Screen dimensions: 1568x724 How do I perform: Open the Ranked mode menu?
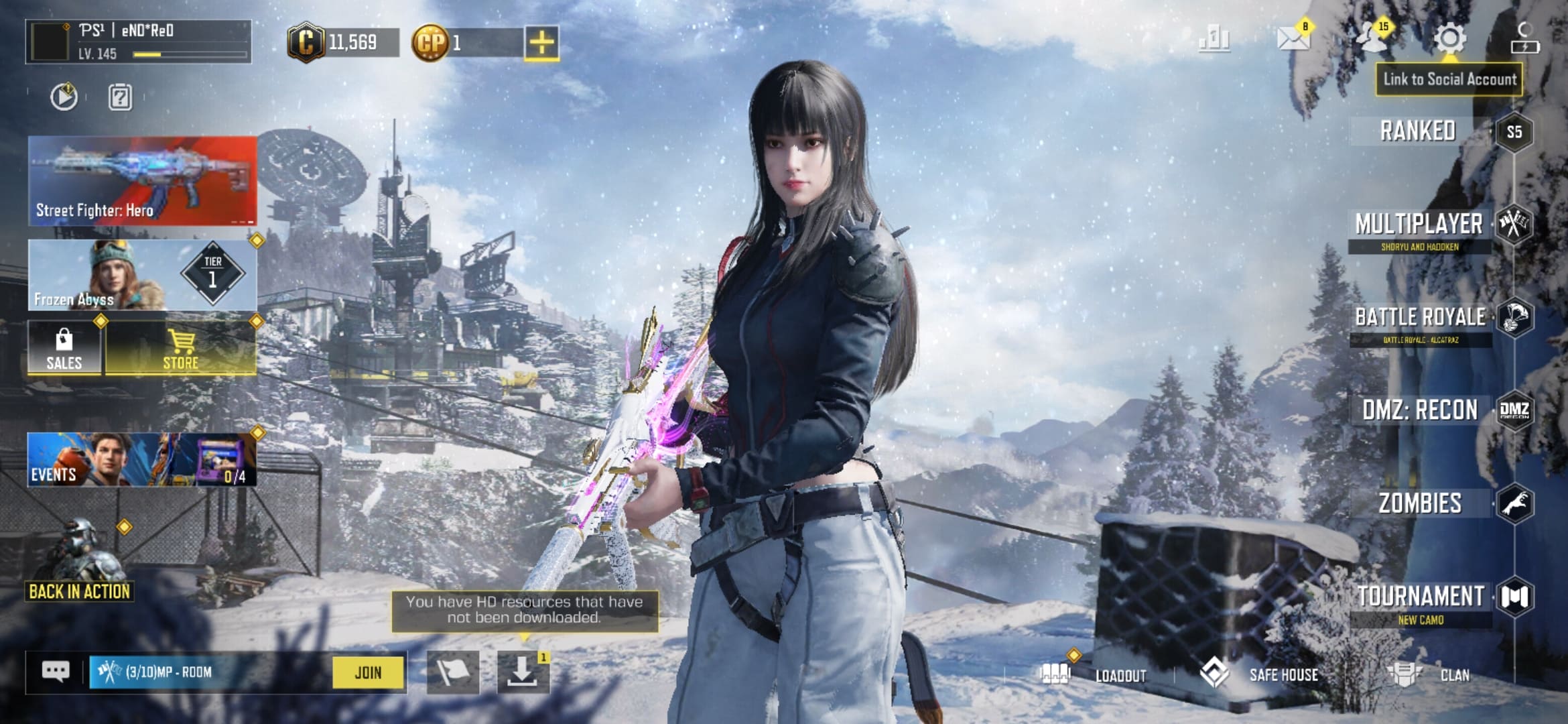[1419, 131]
